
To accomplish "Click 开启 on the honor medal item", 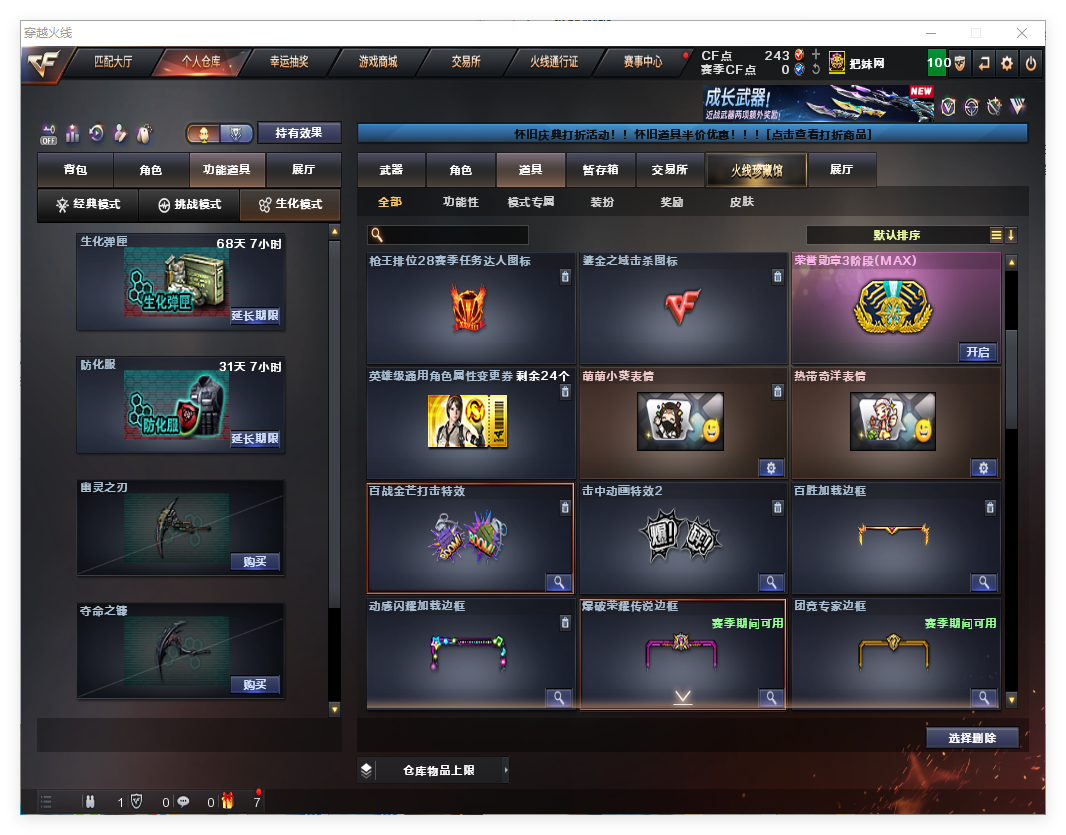I will pos(977,352).
